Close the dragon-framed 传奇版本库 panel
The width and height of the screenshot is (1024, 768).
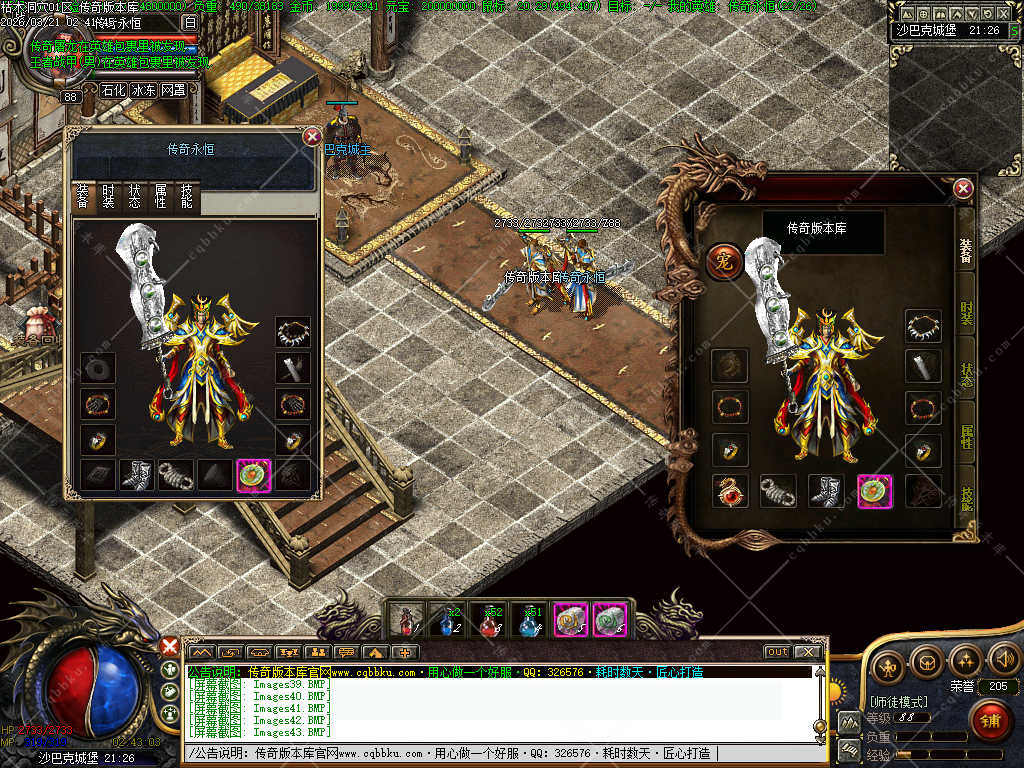(x=963, y=188)
